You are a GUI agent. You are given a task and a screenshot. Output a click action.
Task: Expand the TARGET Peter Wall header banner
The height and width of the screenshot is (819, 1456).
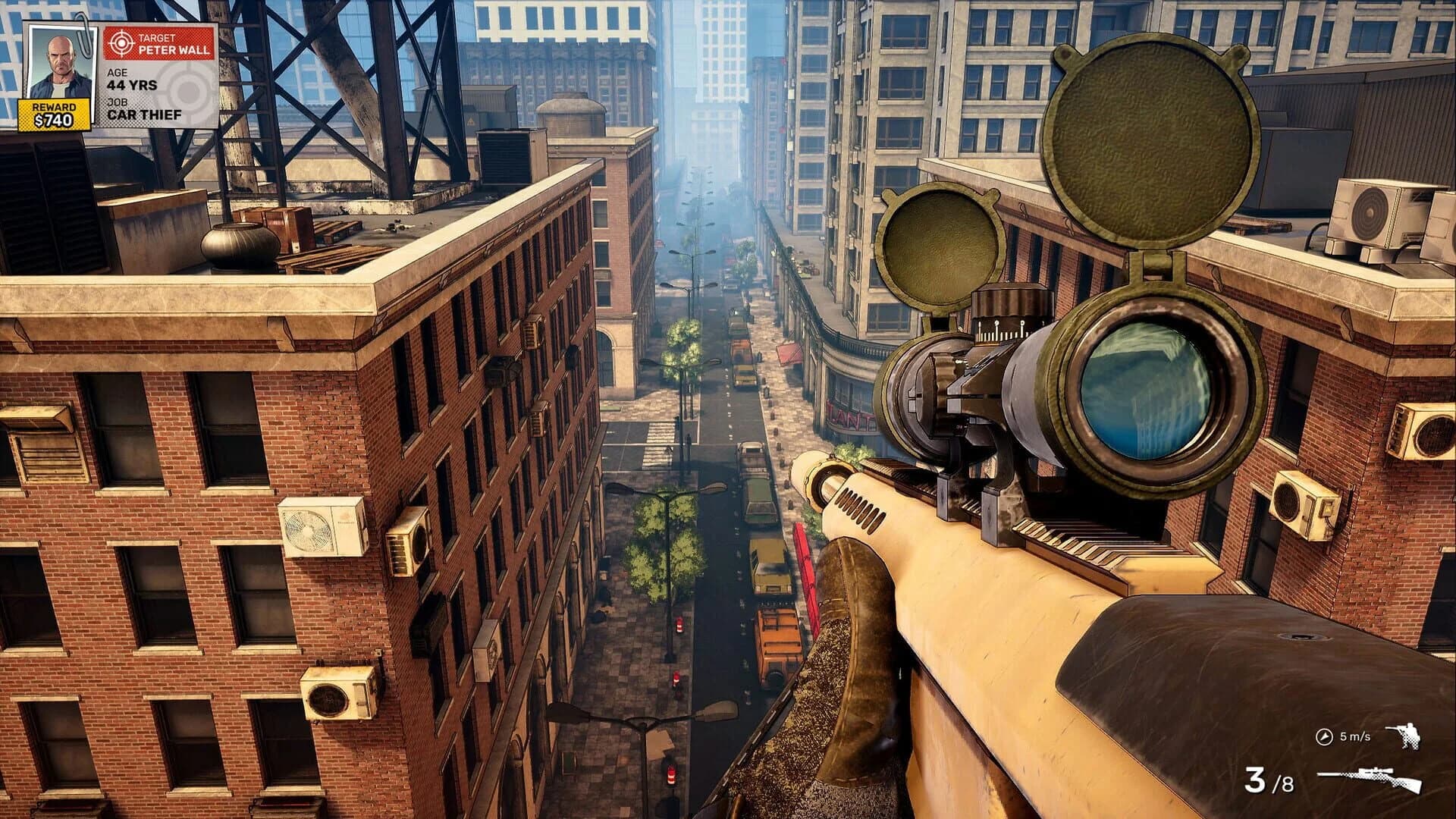click(159, 43)
